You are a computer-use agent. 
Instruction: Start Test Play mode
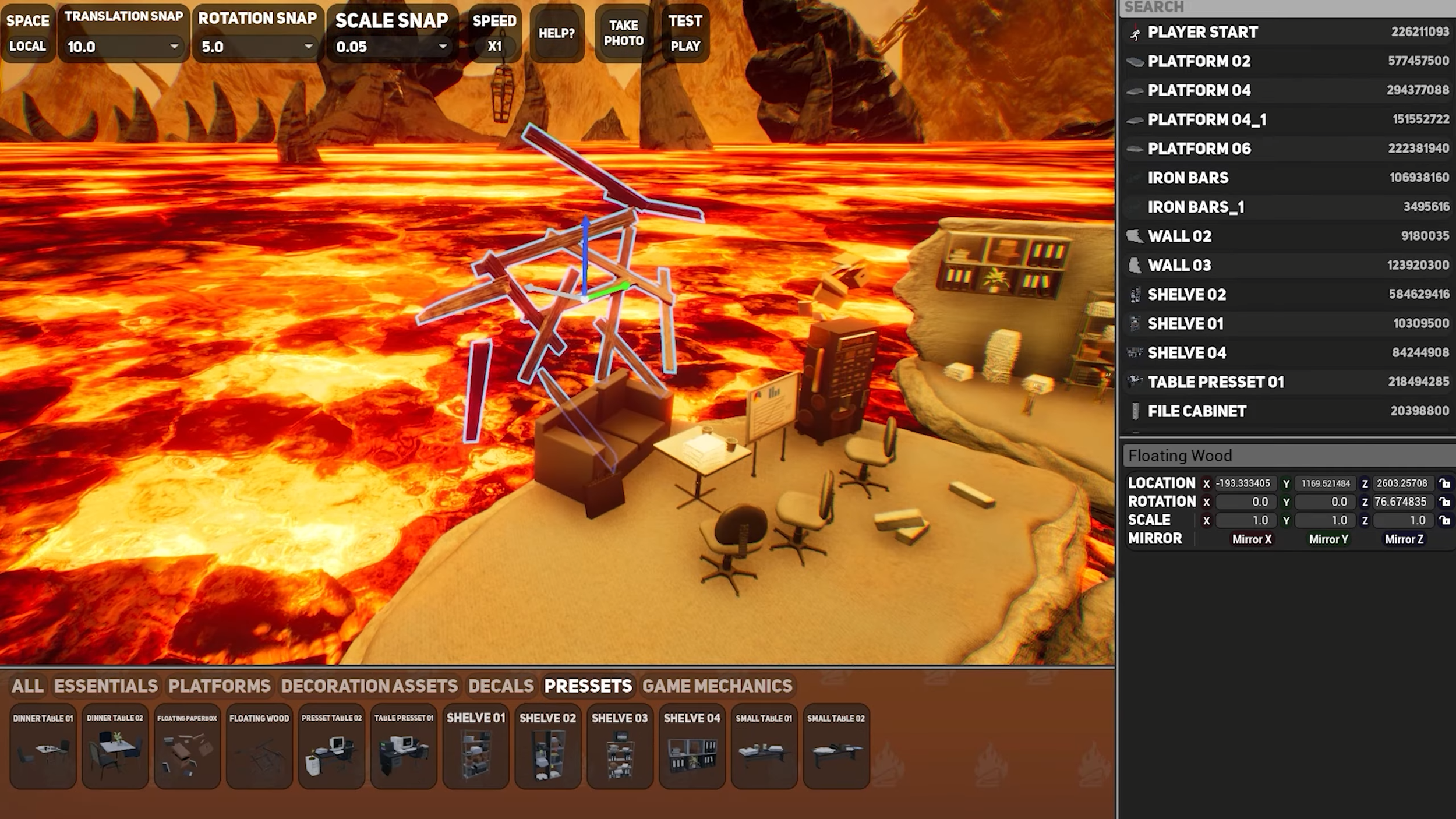[685, 33]
